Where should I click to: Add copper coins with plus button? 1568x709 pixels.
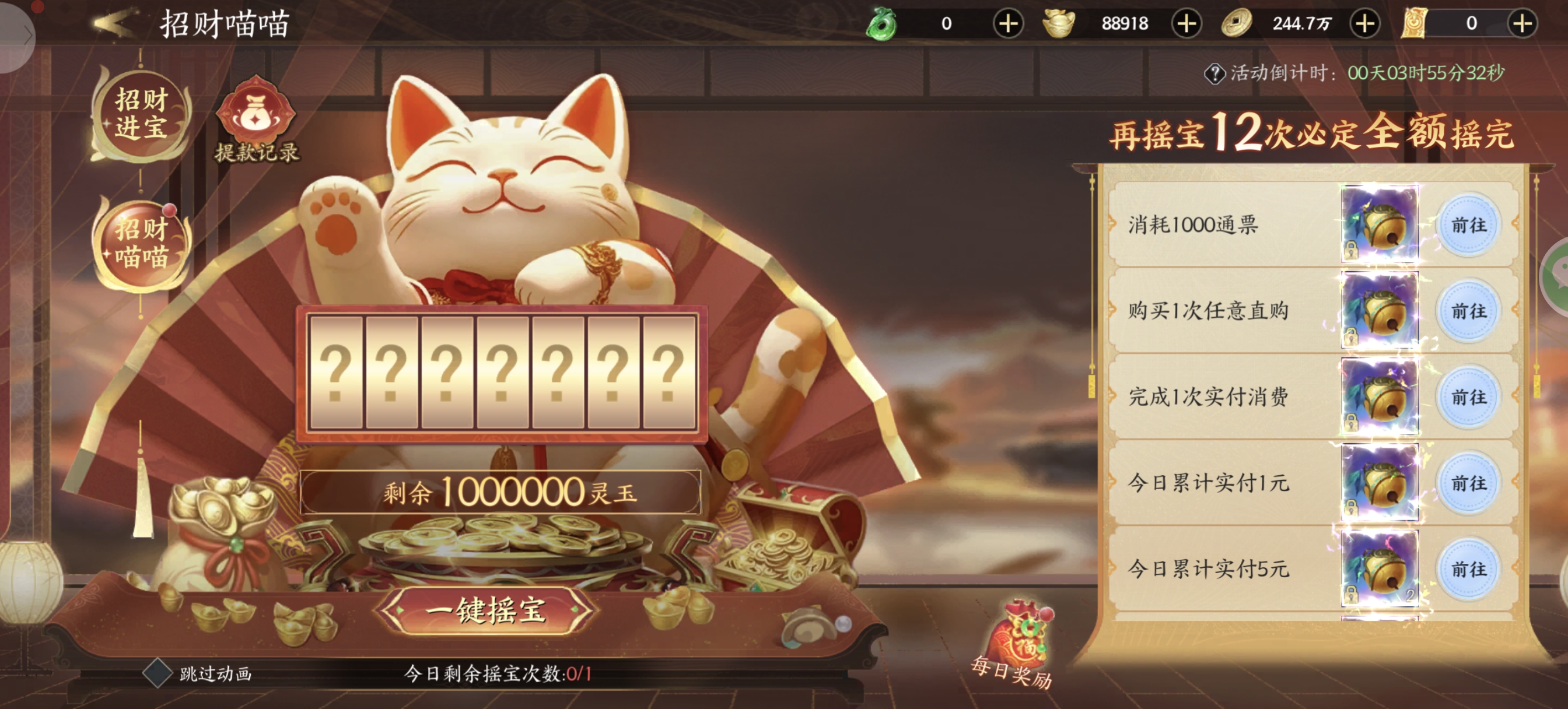pyautogui.click(x=1364, y=24)
